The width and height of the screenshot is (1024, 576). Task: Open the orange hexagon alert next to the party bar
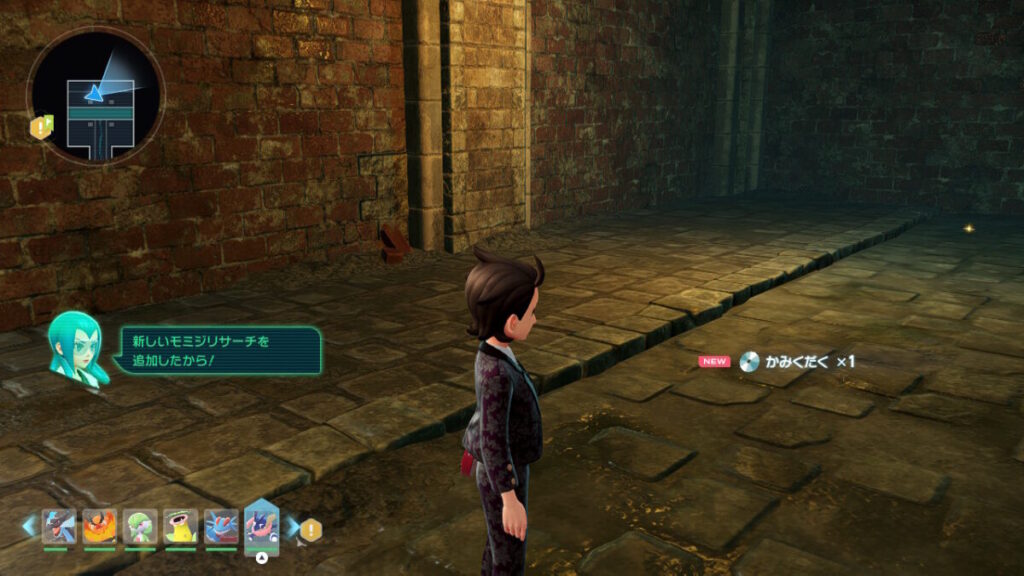[x=312, y=530]
